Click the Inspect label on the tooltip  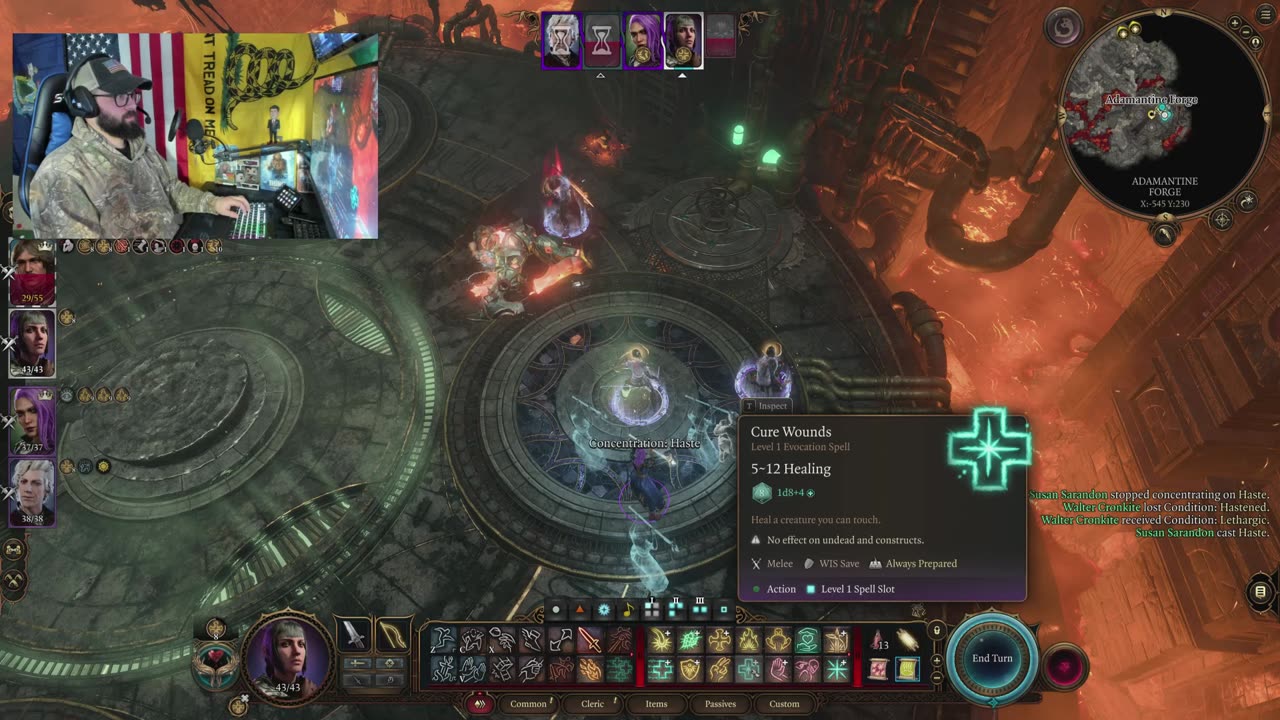coord(768,406)
